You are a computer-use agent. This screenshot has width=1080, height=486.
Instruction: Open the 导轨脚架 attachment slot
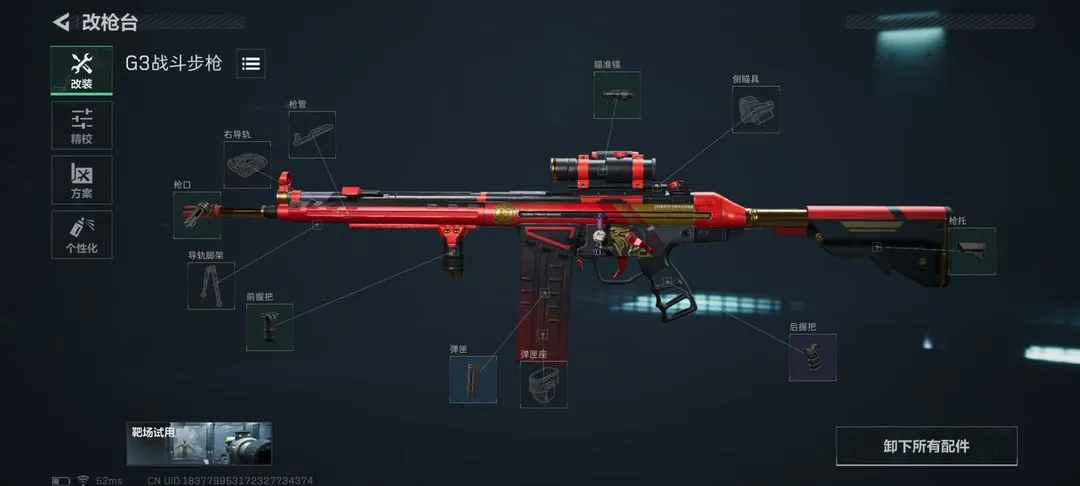click(212, 285)
